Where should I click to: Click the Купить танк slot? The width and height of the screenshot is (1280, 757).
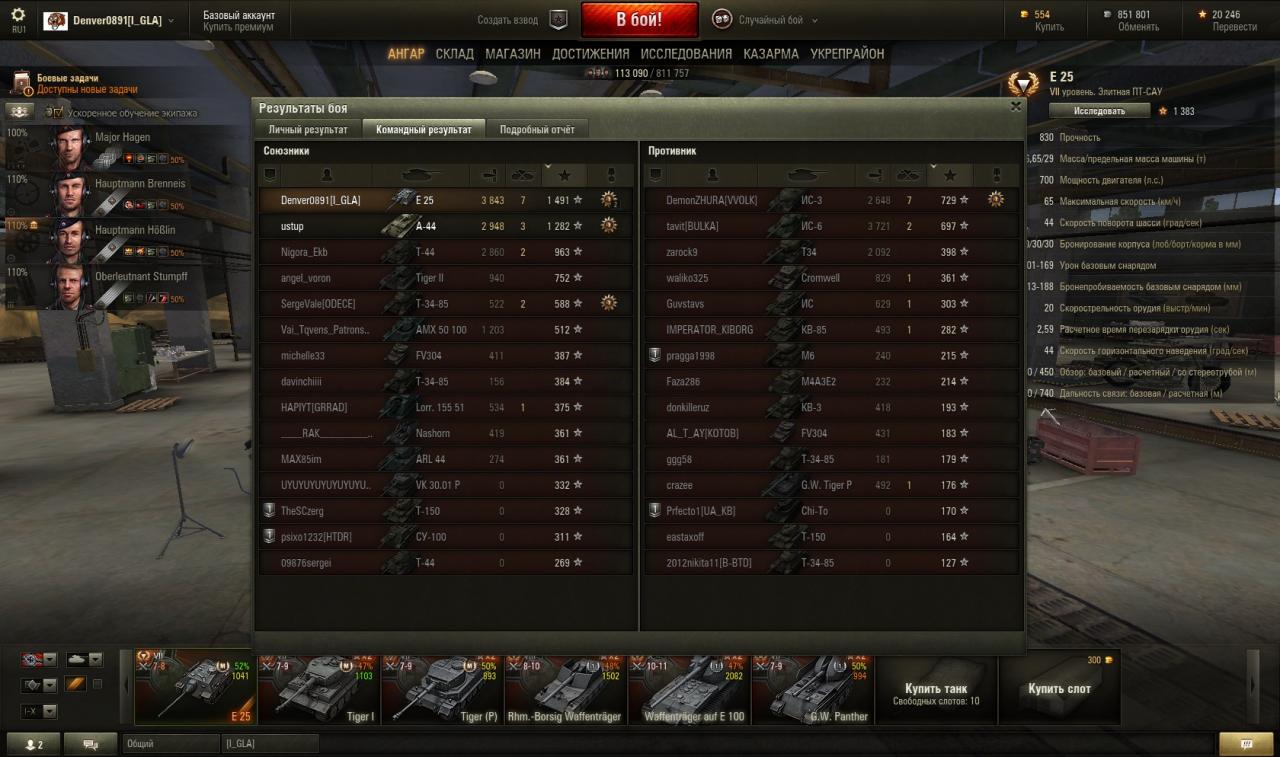pyautogui.click(x=935, y=689)
